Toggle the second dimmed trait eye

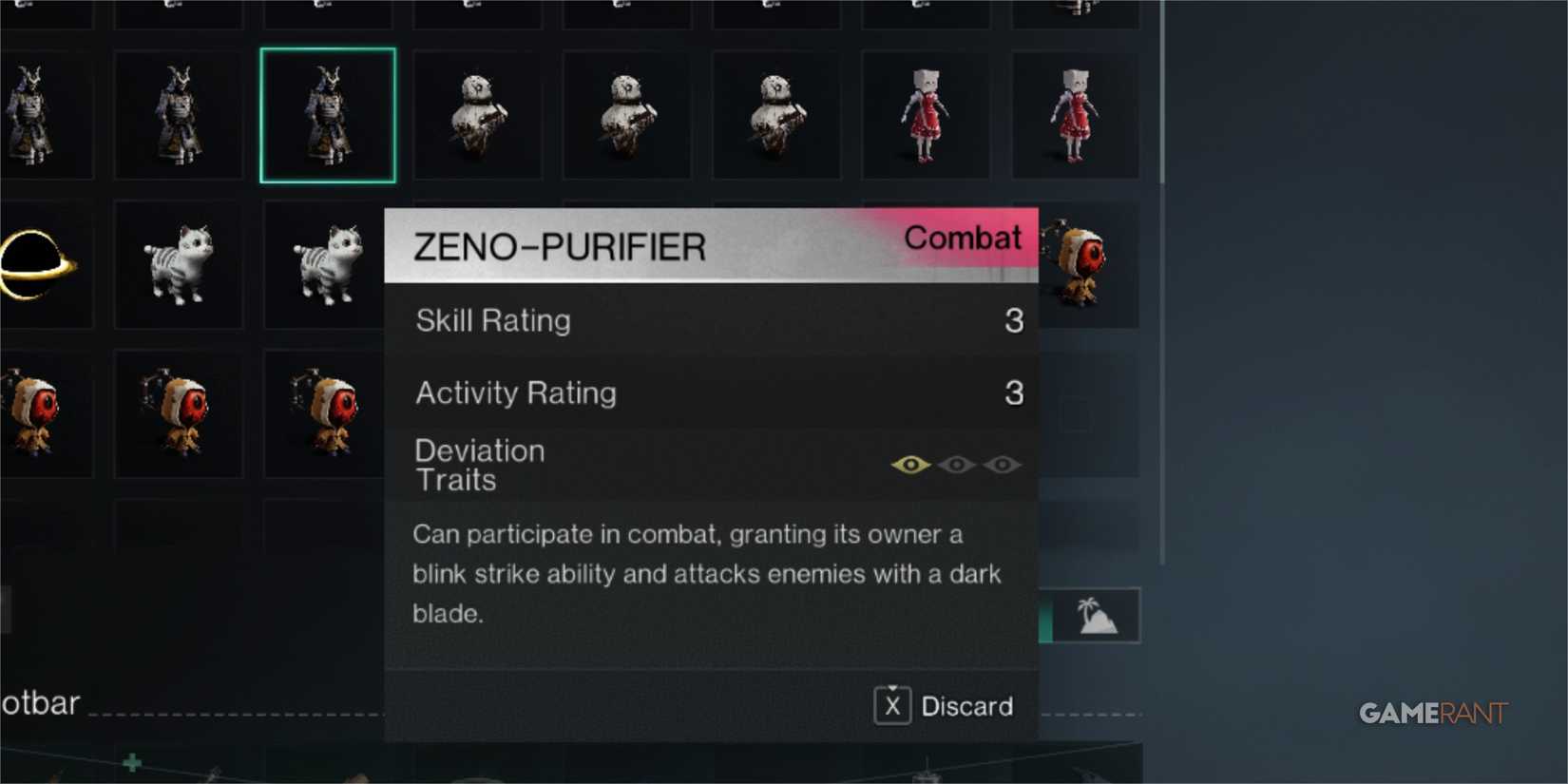[x=958, y=465]
